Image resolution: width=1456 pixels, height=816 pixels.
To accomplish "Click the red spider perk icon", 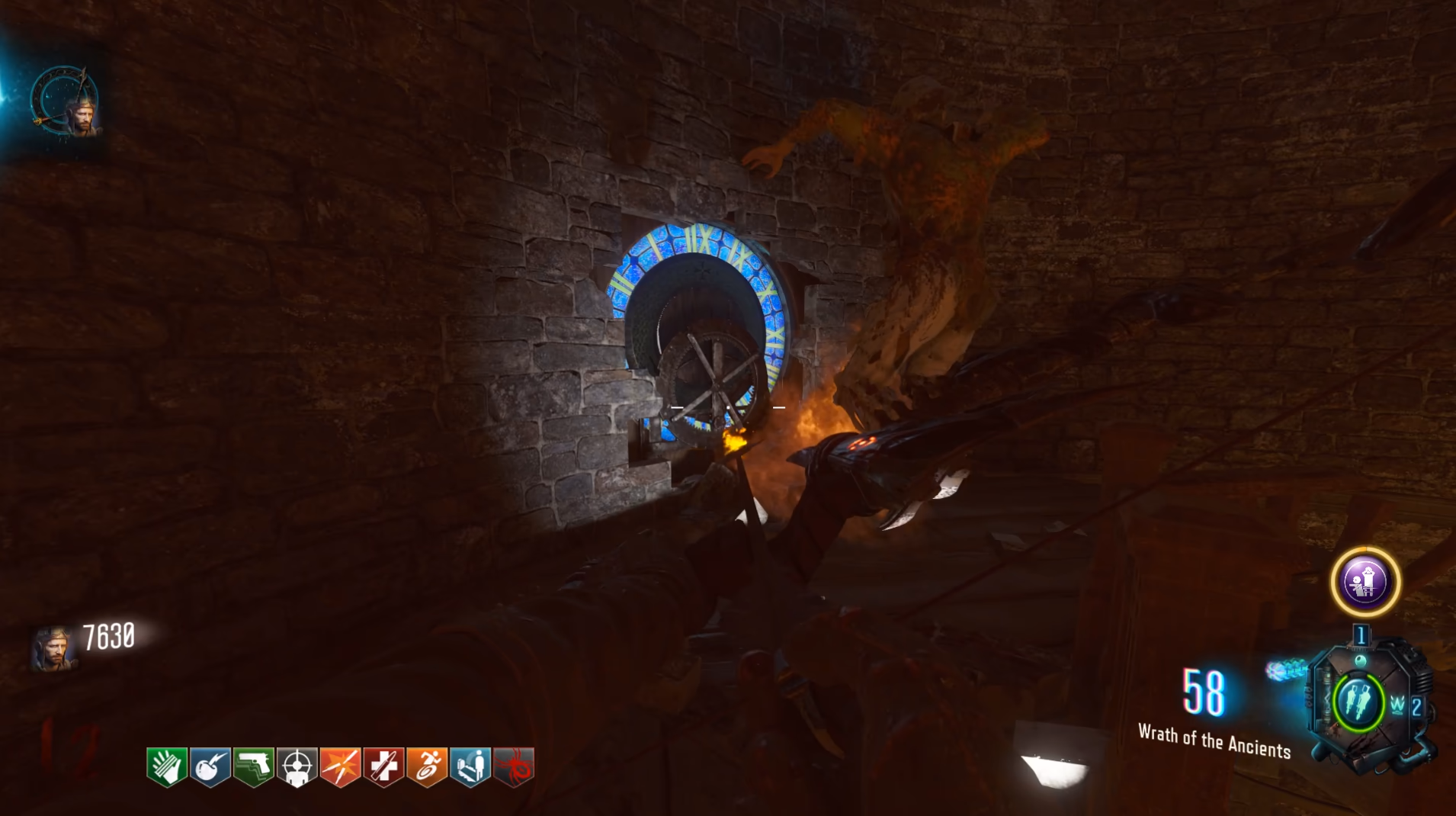I will tap(515, 766).
